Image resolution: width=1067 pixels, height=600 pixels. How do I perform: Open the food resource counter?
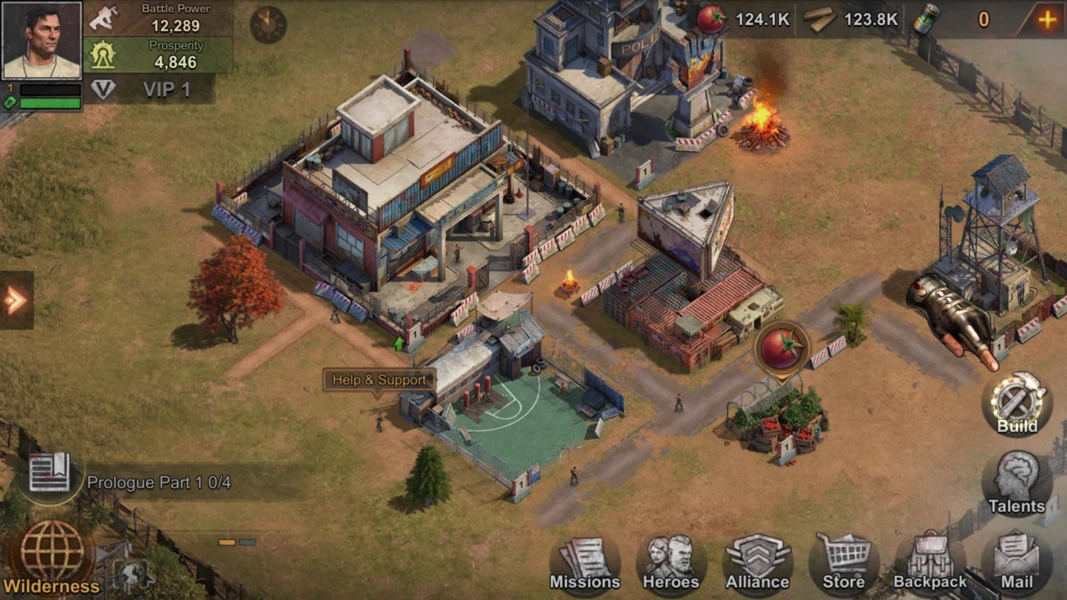tap(745, 19)
